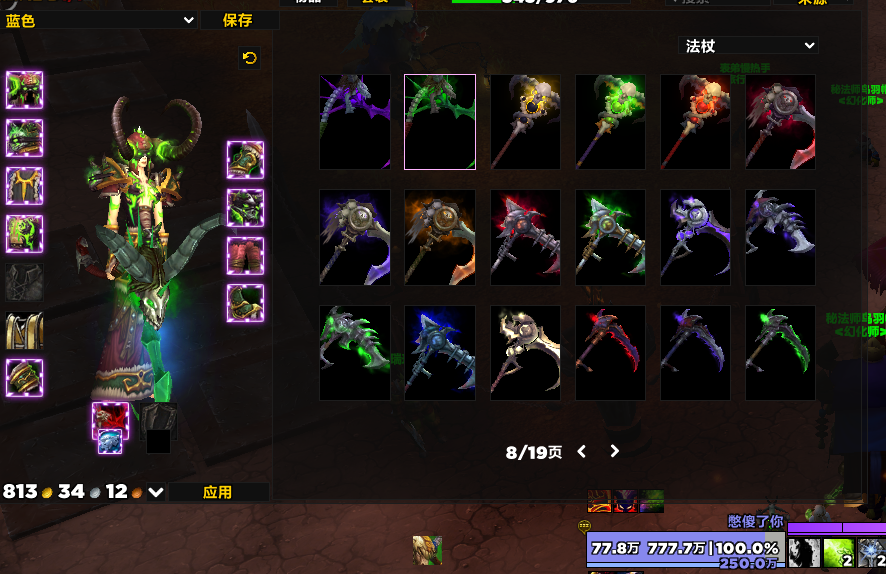Go to the previous appearance page

click(582, 451)
